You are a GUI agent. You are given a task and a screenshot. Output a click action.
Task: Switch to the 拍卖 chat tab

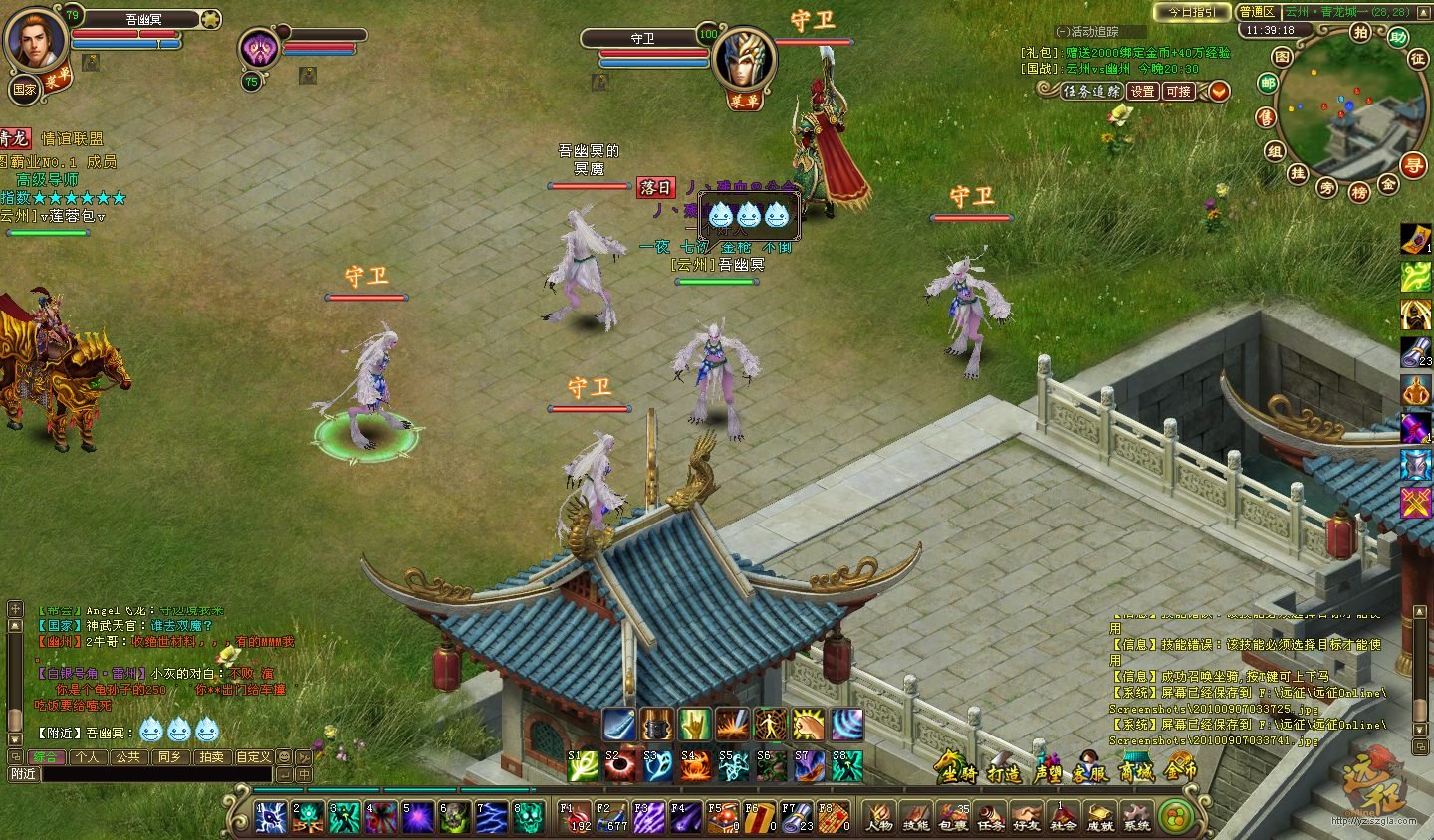211,756
